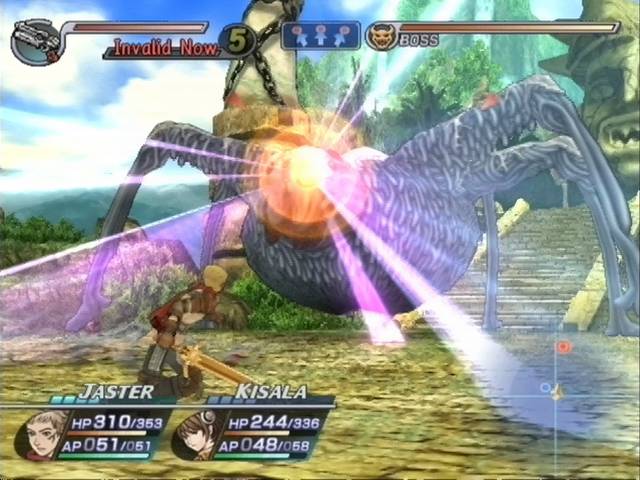Select Jaster's character portrait
Image resolution: width=640 pixels, height=480 pixels.
coord(40,433)
